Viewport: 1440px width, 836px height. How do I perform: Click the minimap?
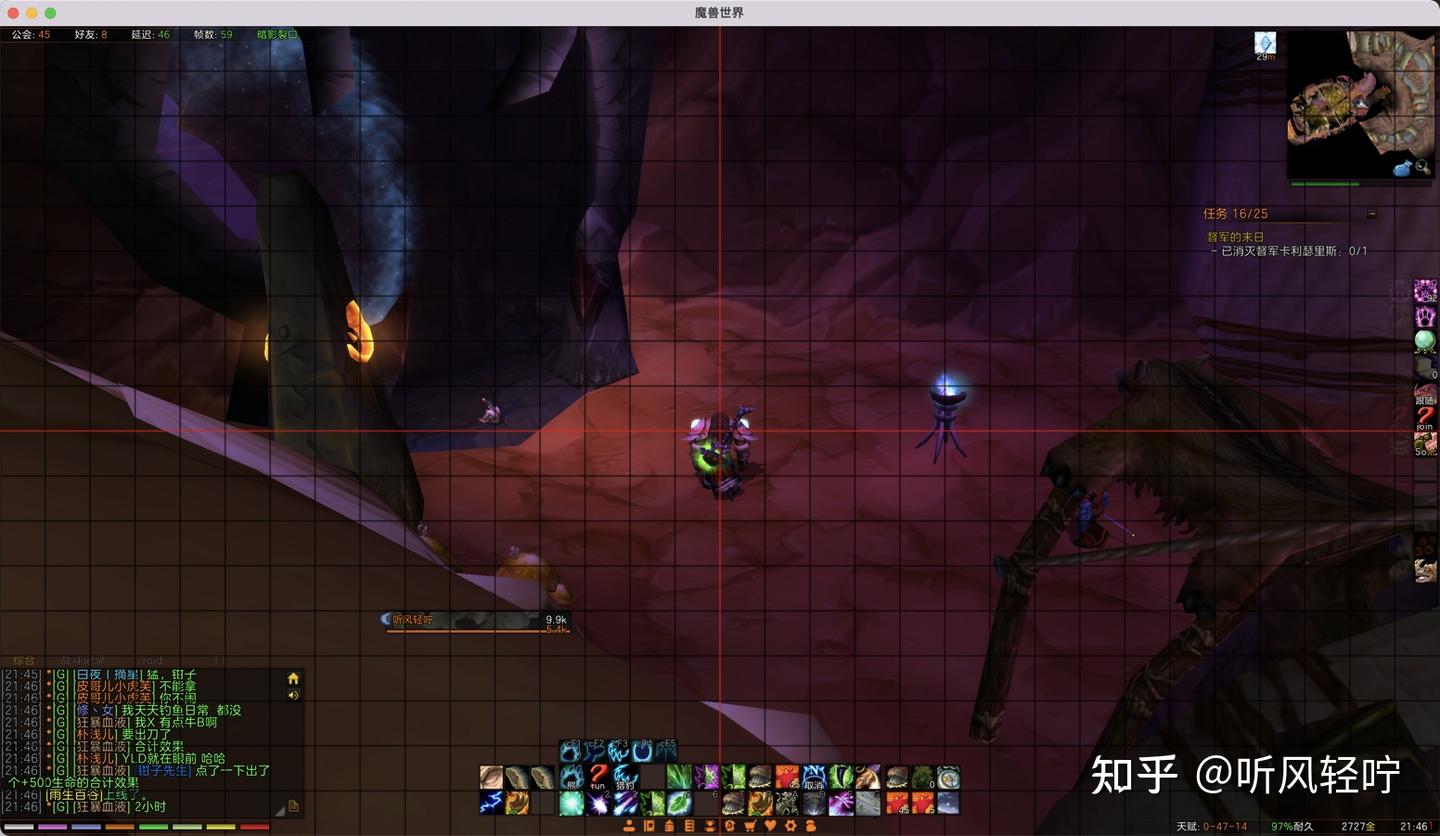pyautogui.click(x=1359, y=104)
